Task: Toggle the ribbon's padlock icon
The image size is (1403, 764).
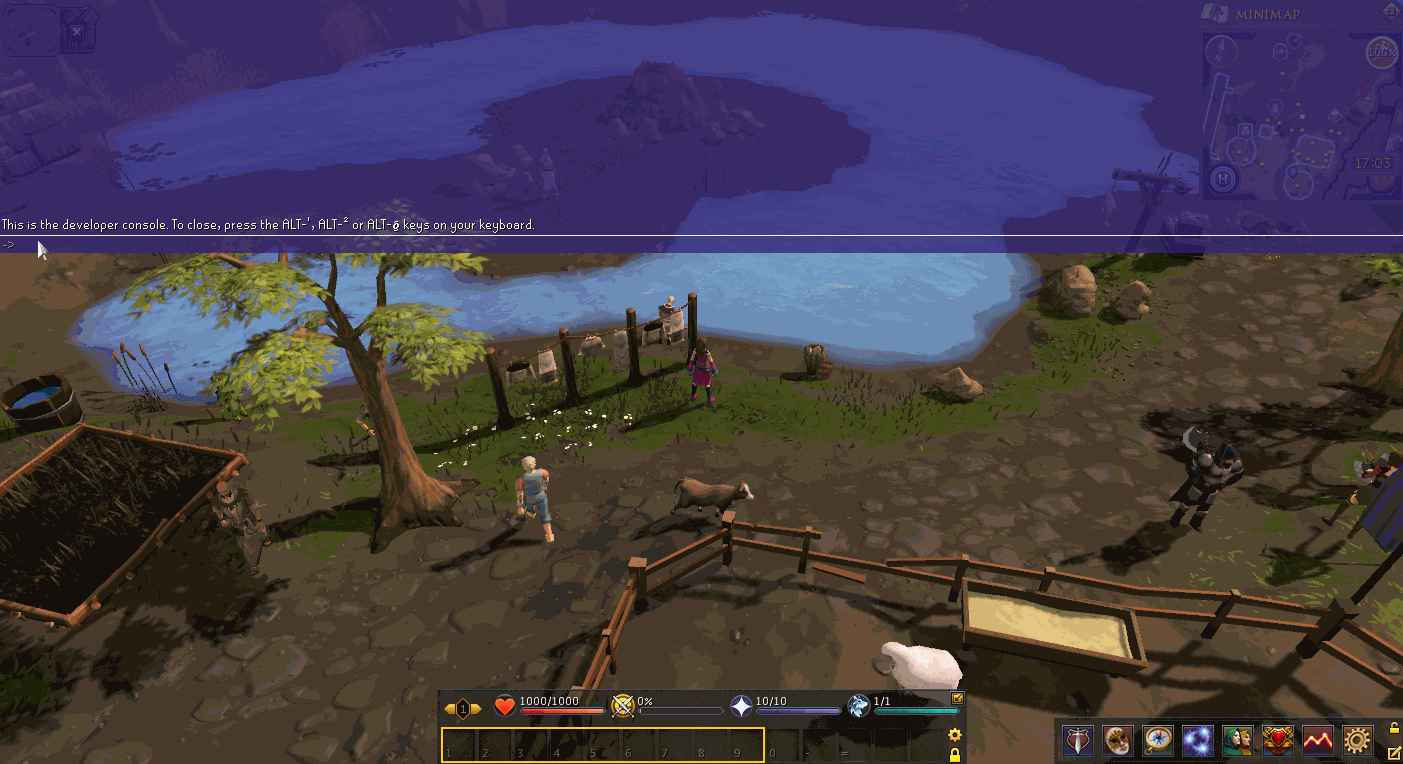Action: tap(1395, 728)
